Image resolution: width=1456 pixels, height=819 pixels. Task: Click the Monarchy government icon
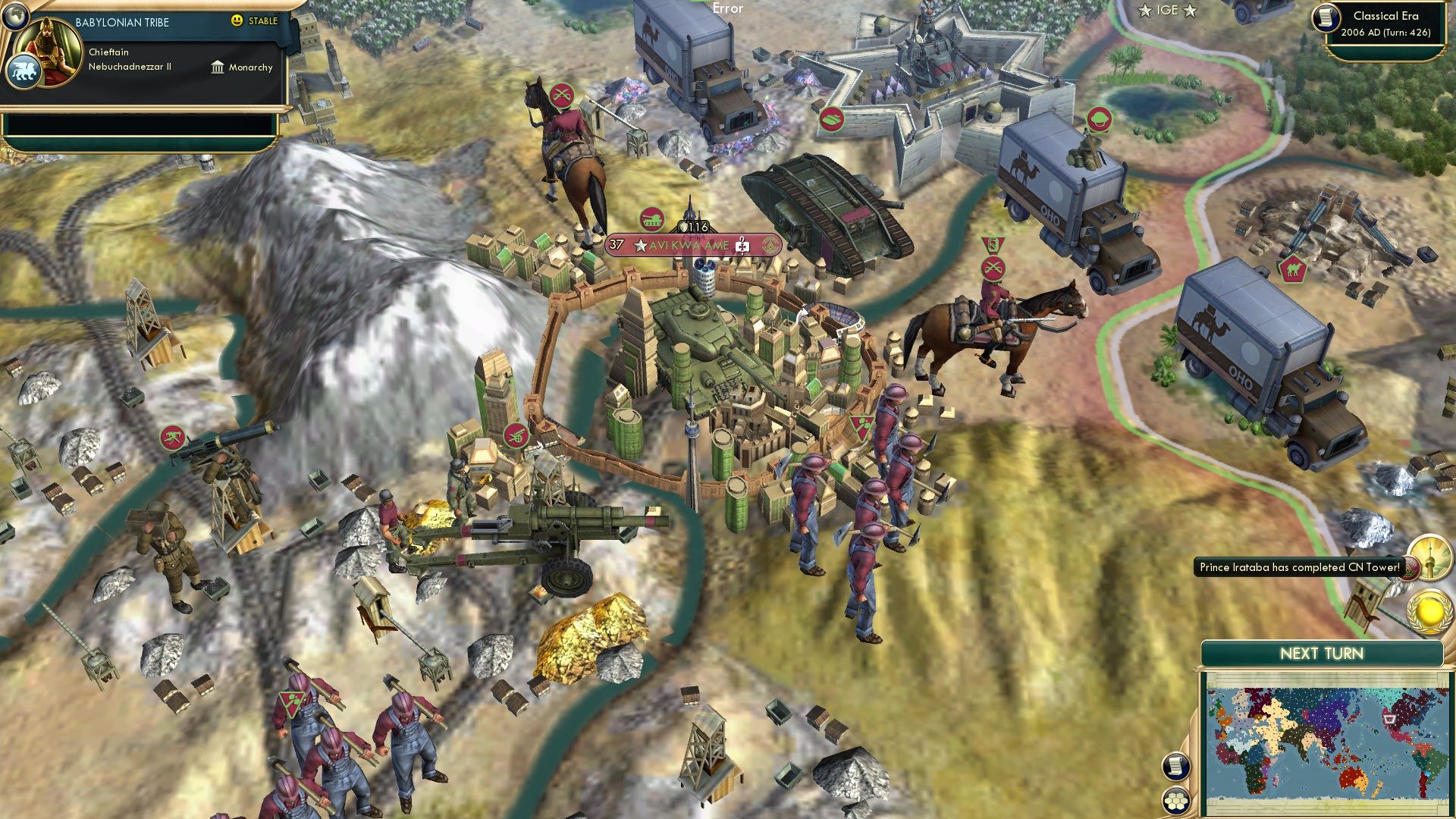coord(218,67)
